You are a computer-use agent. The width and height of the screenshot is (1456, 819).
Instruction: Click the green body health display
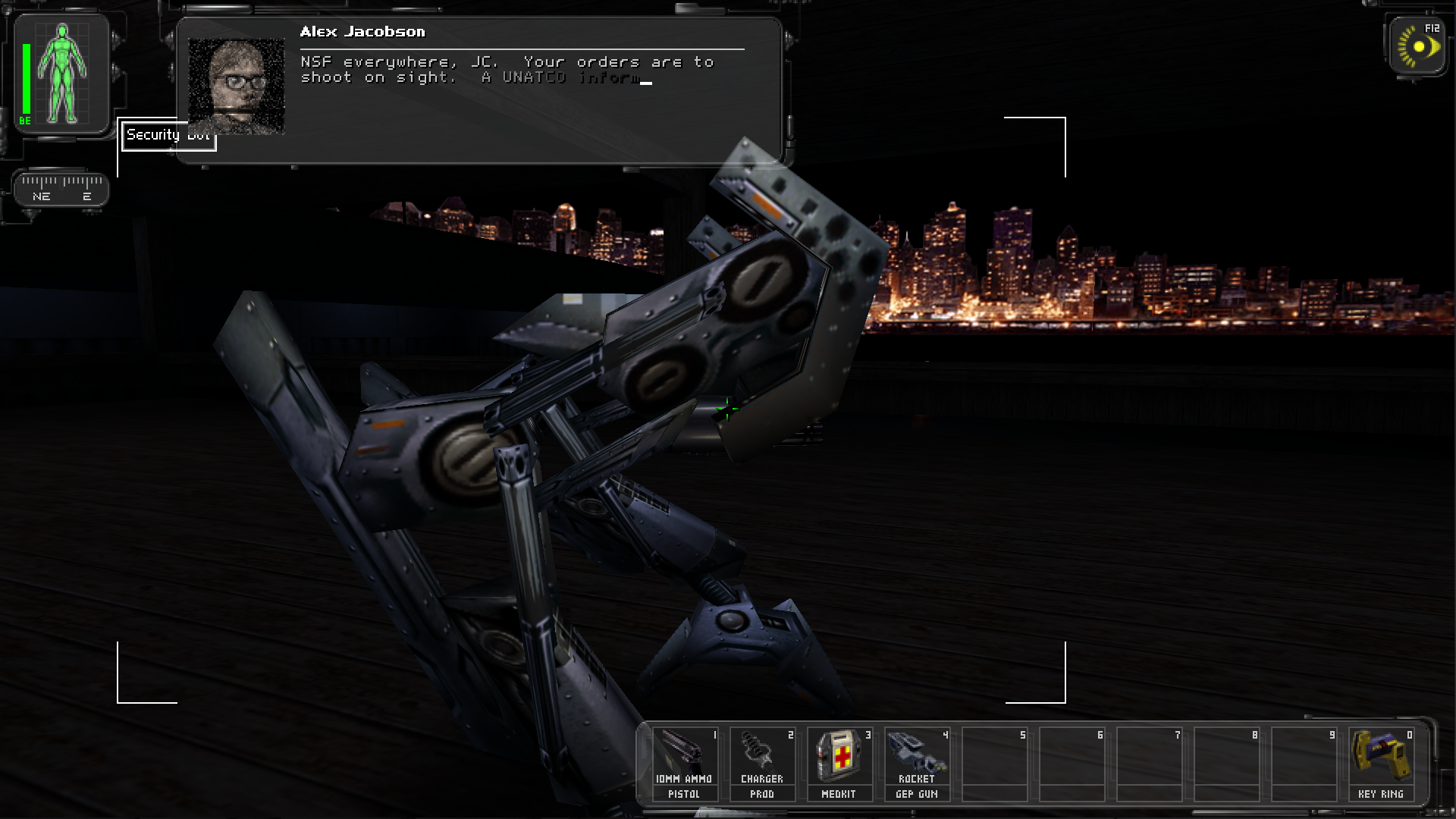click(62, 74)
